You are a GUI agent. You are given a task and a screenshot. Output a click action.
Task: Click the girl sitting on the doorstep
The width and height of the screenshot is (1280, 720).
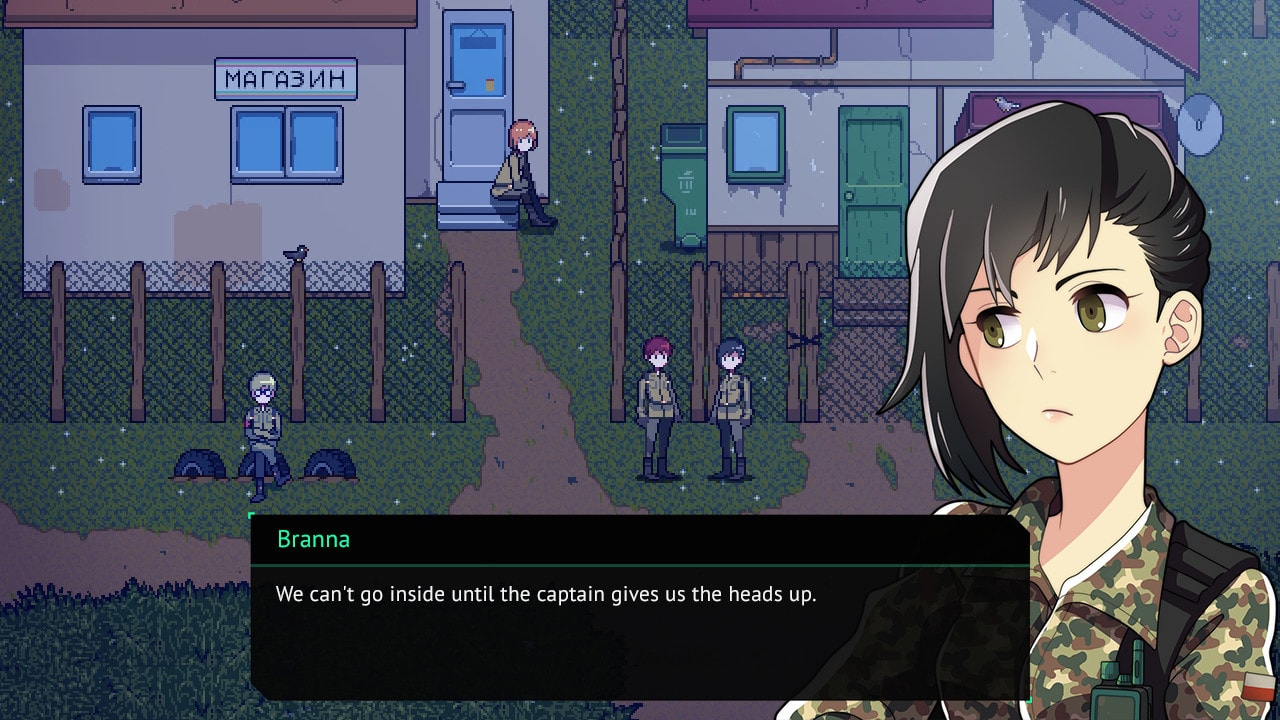521,170
